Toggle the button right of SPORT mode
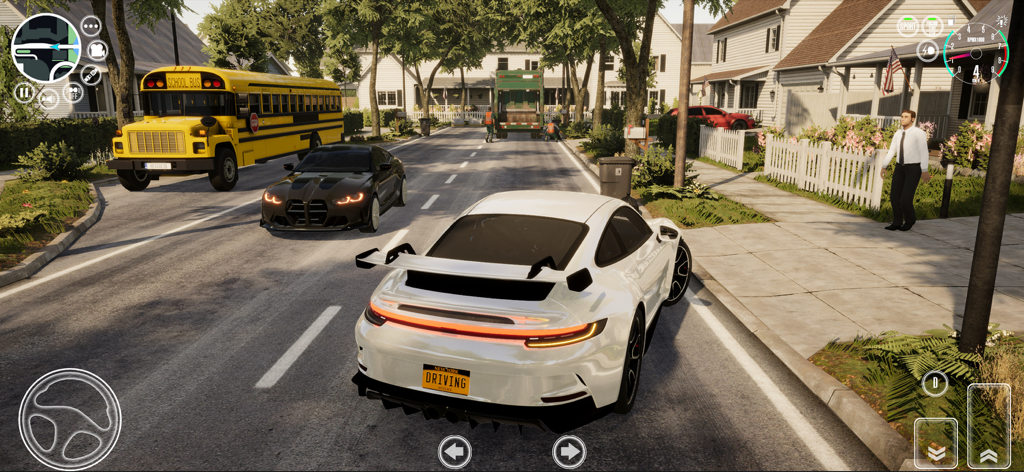The width and height of the screenshot is (1024, 472). [x=932, y=26]
